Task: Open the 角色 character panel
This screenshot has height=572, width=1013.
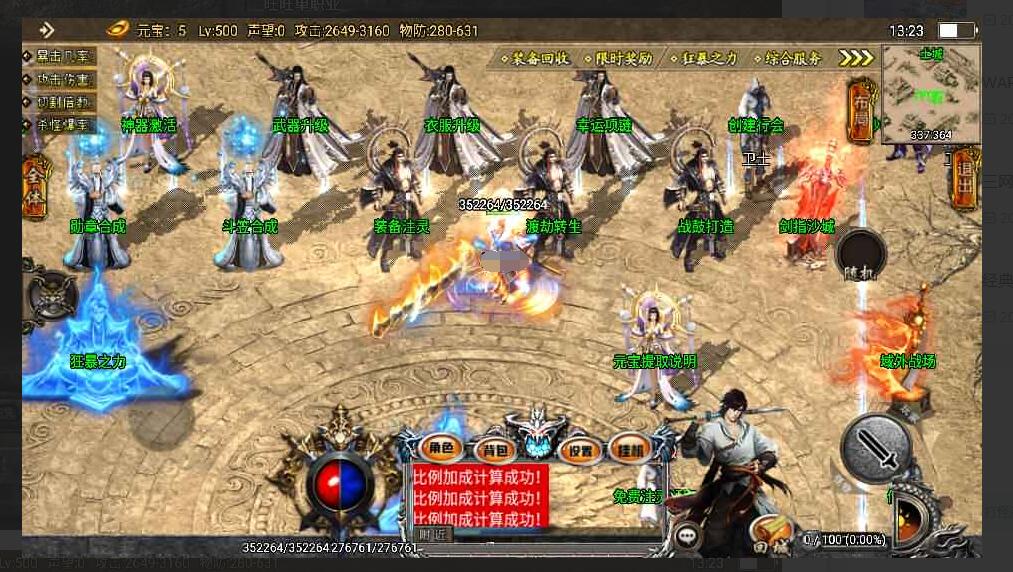Action: coord(441,448)
